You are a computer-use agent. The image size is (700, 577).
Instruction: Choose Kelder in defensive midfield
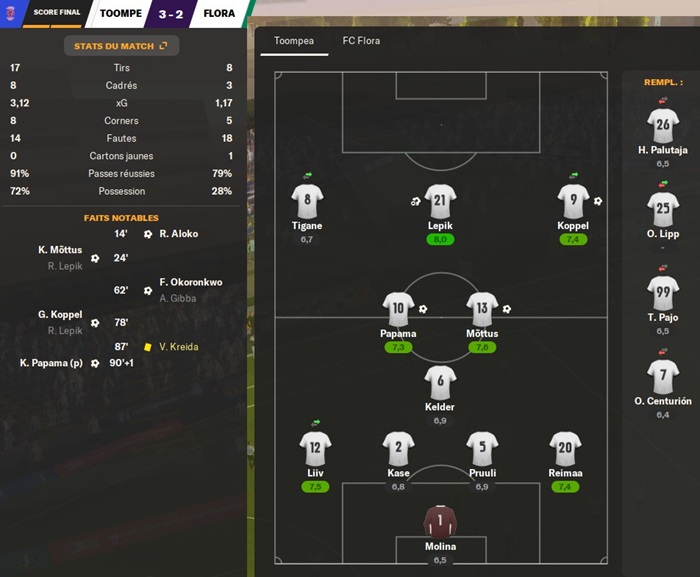440,384
